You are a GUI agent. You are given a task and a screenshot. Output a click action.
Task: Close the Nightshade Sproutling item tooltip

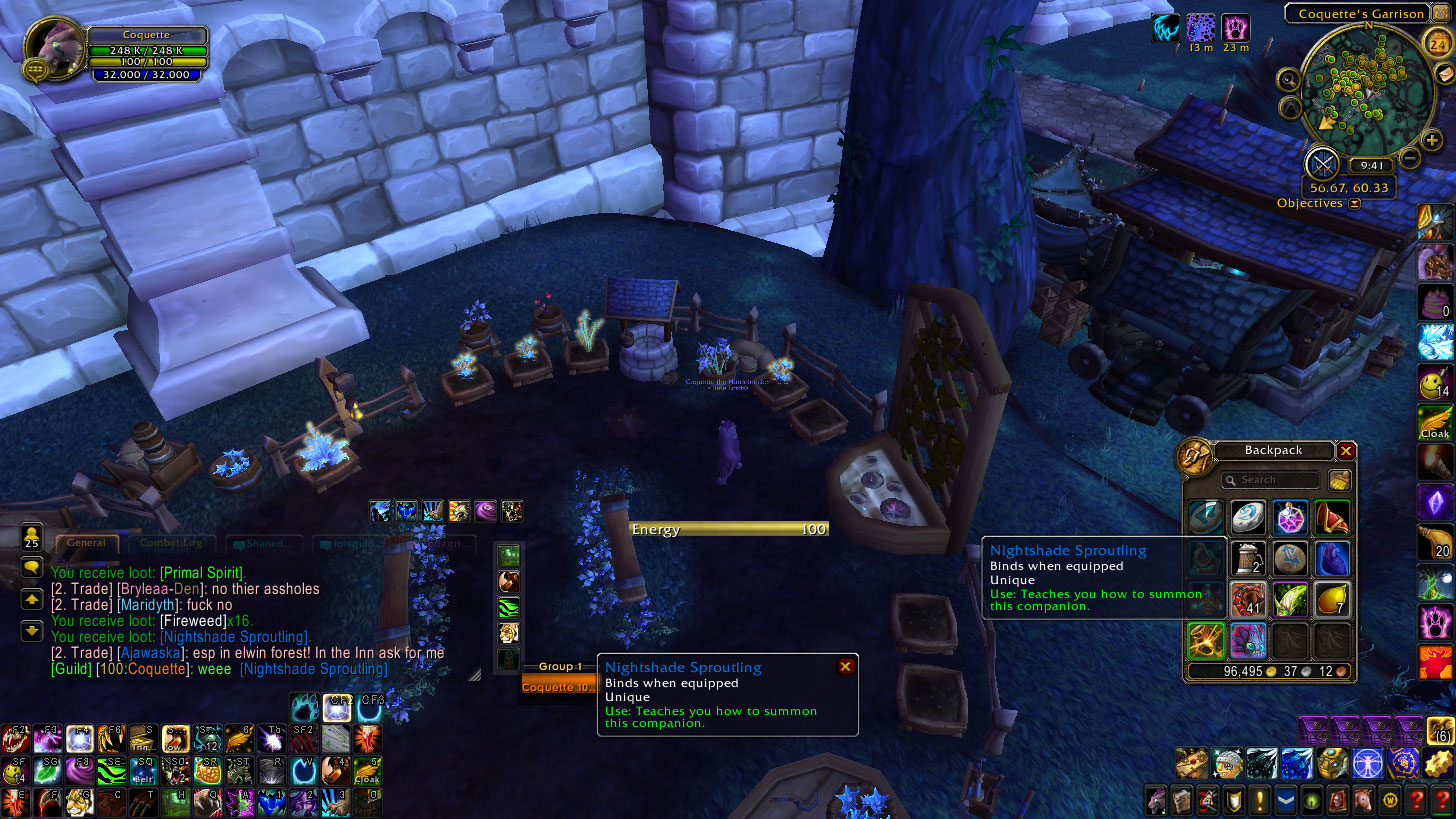tap(845, 667)
